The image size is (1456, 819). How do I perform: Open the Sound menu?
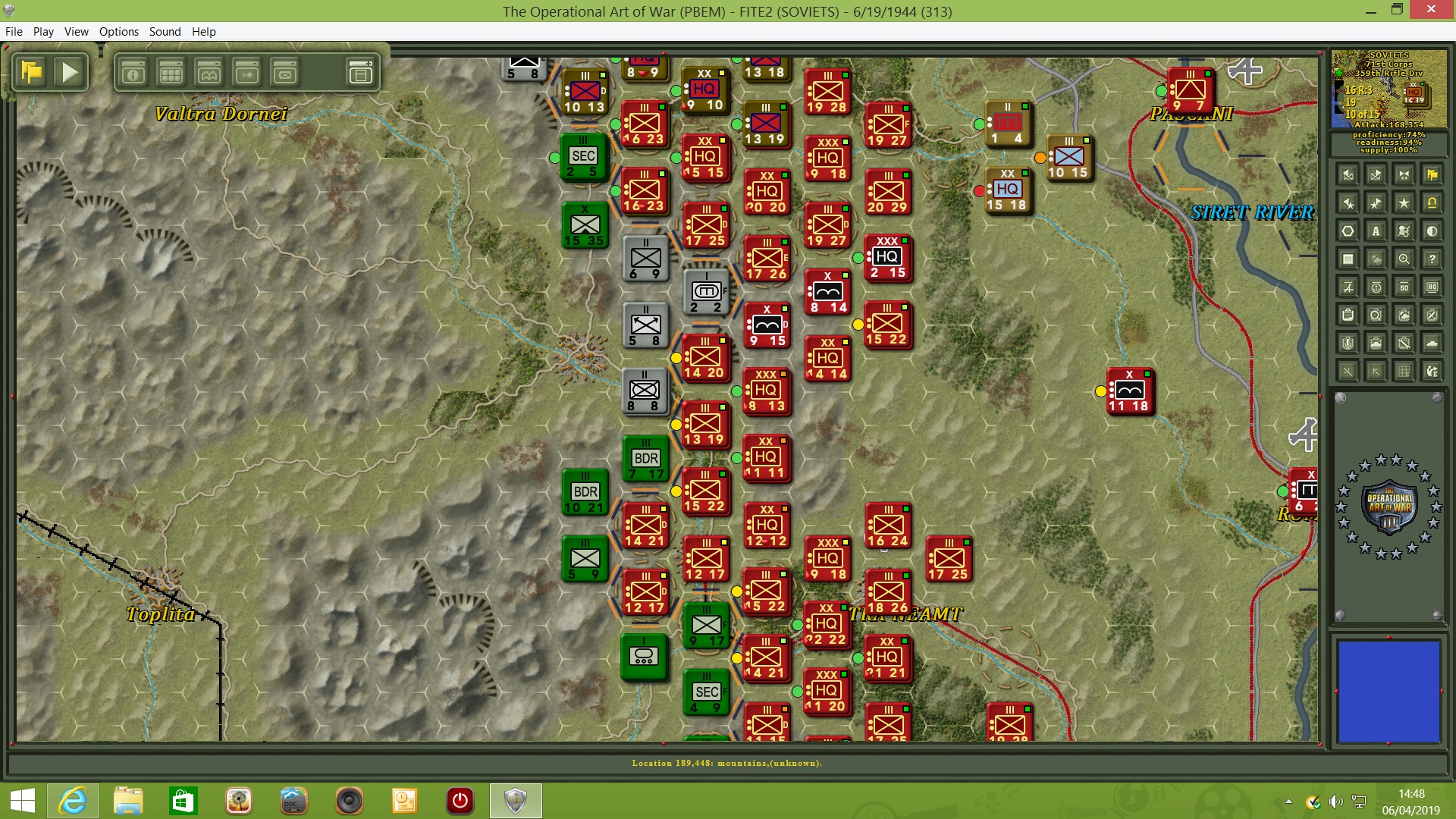tap(165, 32)
